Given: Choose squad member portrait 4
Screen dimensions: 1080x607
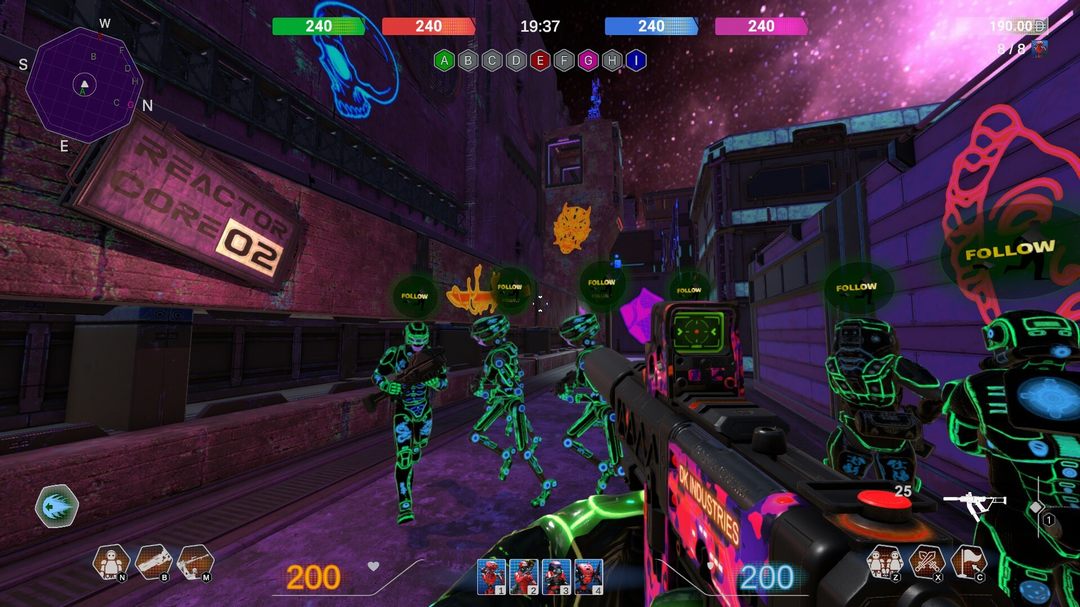Looking at the screenshot, I should click(x=588, y=576).
